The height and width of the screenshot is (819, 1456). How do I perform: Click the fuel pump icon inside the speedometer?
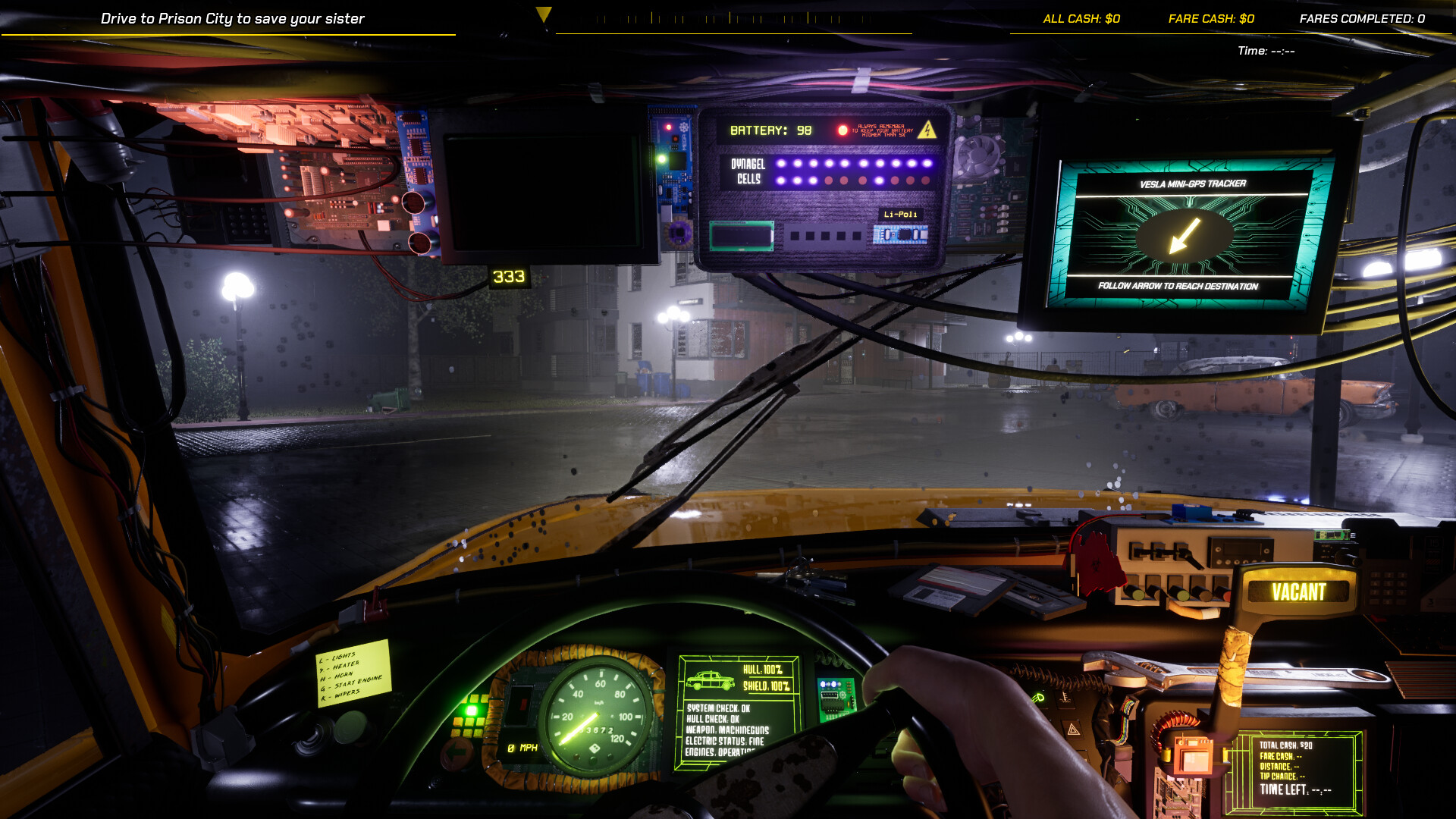(x=596, y=747)
